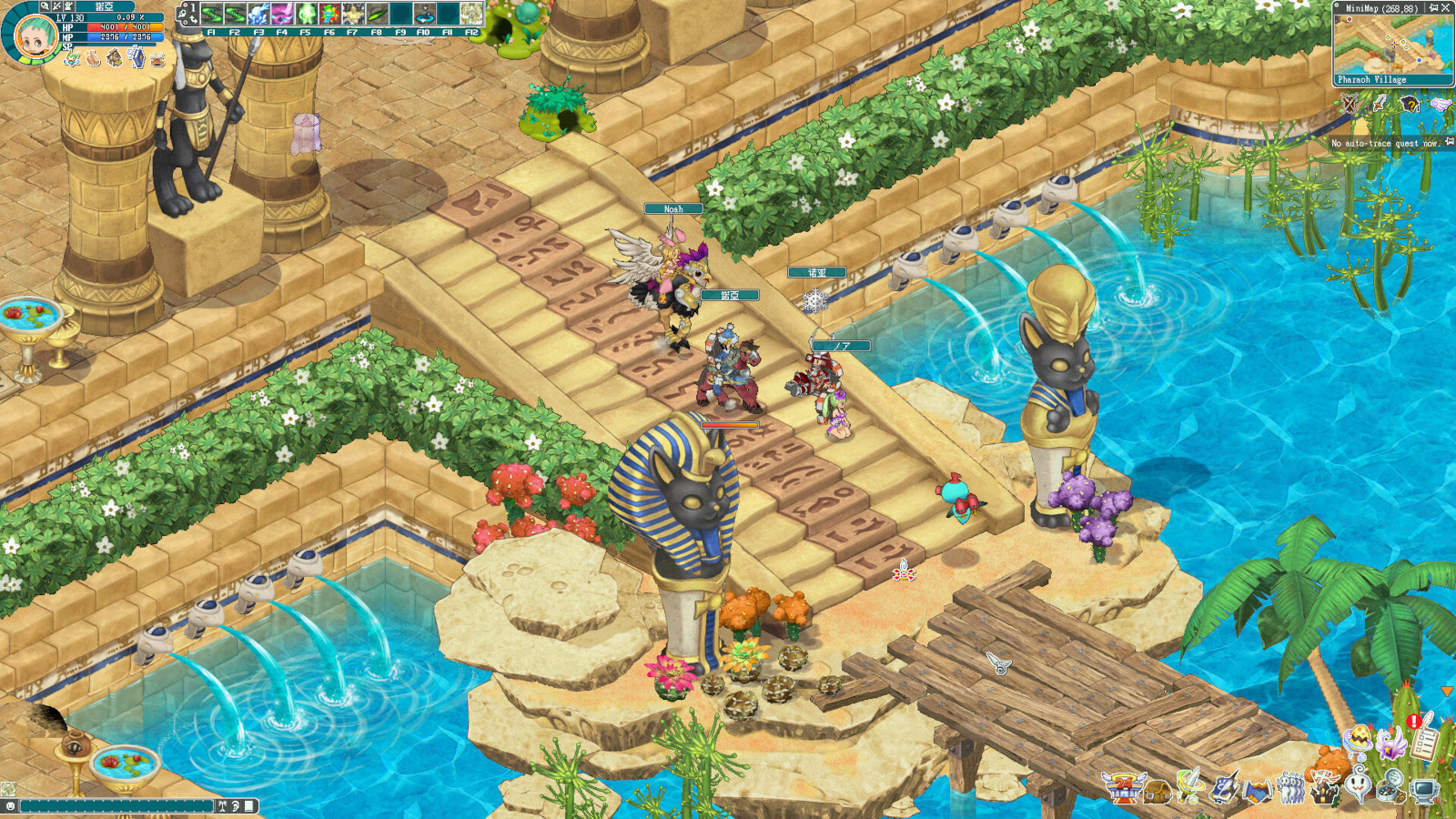This screenshot has width=1456, height=819.
Task: Expand the MiniMap via the resize icon
Action: click(x=1446, y=7)
